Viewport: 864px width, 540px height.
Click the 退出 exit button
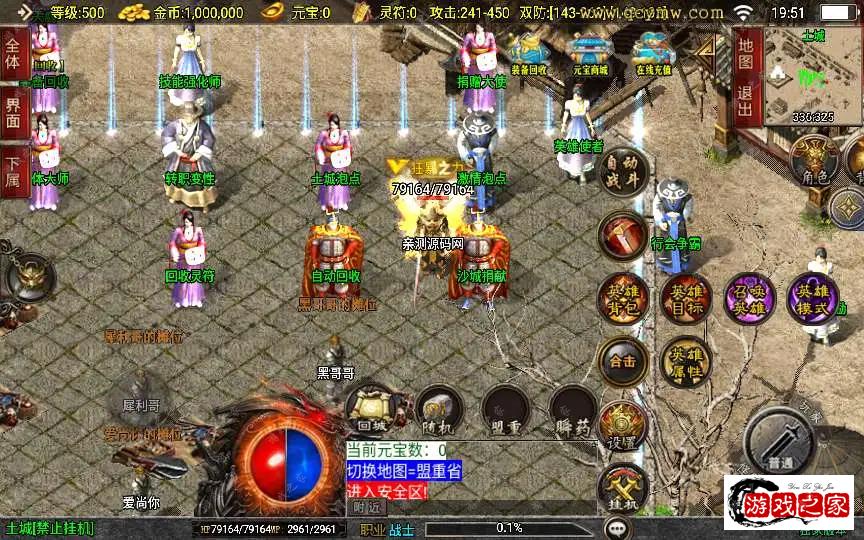[747, 99]
